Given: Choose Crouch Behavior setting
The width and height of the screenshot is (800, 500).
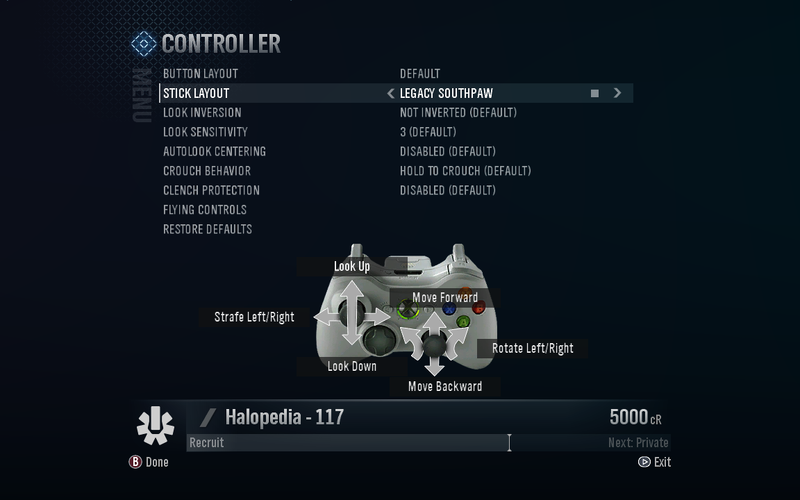Looking at the screenshot, I should click(206, 171).
